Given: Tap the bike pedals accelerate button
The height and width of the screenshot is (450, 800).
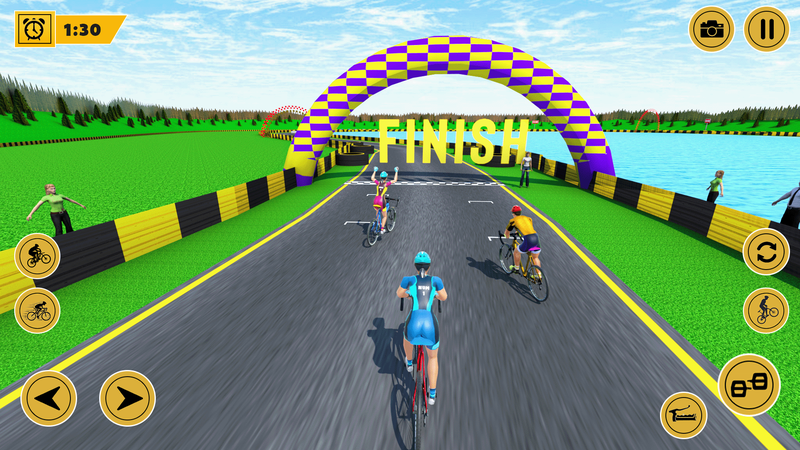Looking at the screenshot, I should point(749,385).
